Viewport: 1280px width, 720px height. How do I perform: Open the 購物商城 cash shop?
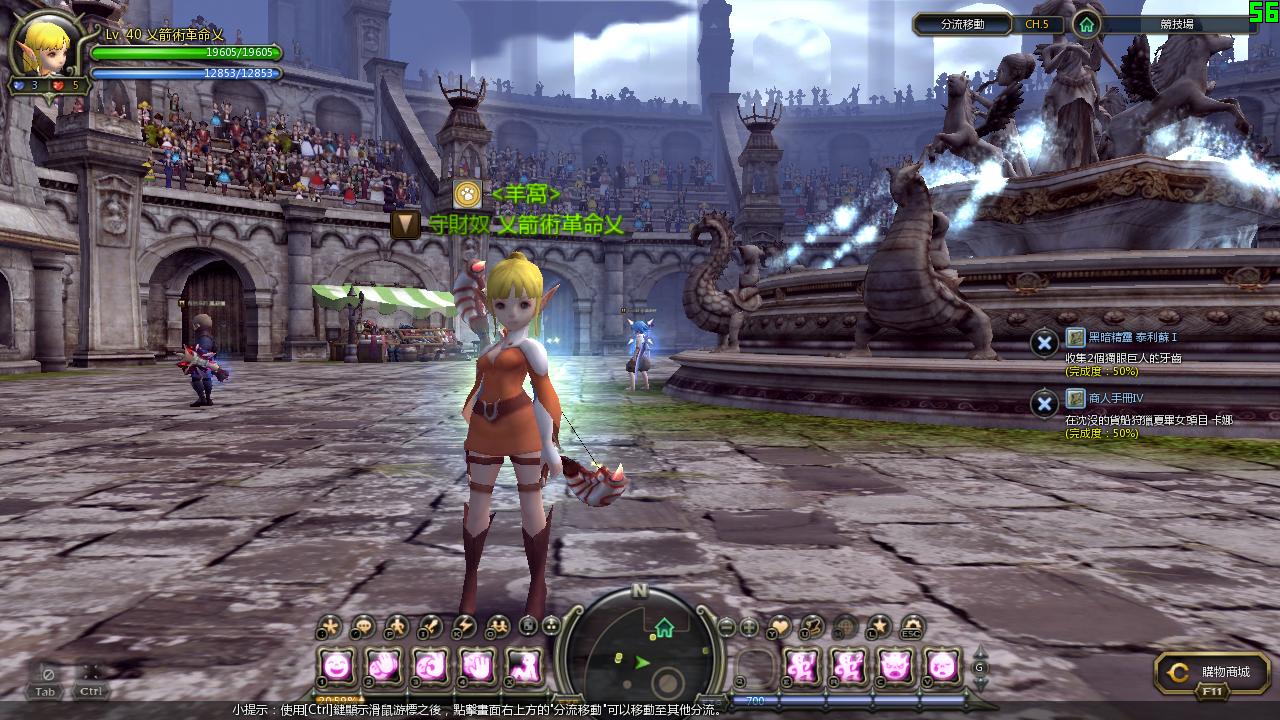tap(1211, 673)
